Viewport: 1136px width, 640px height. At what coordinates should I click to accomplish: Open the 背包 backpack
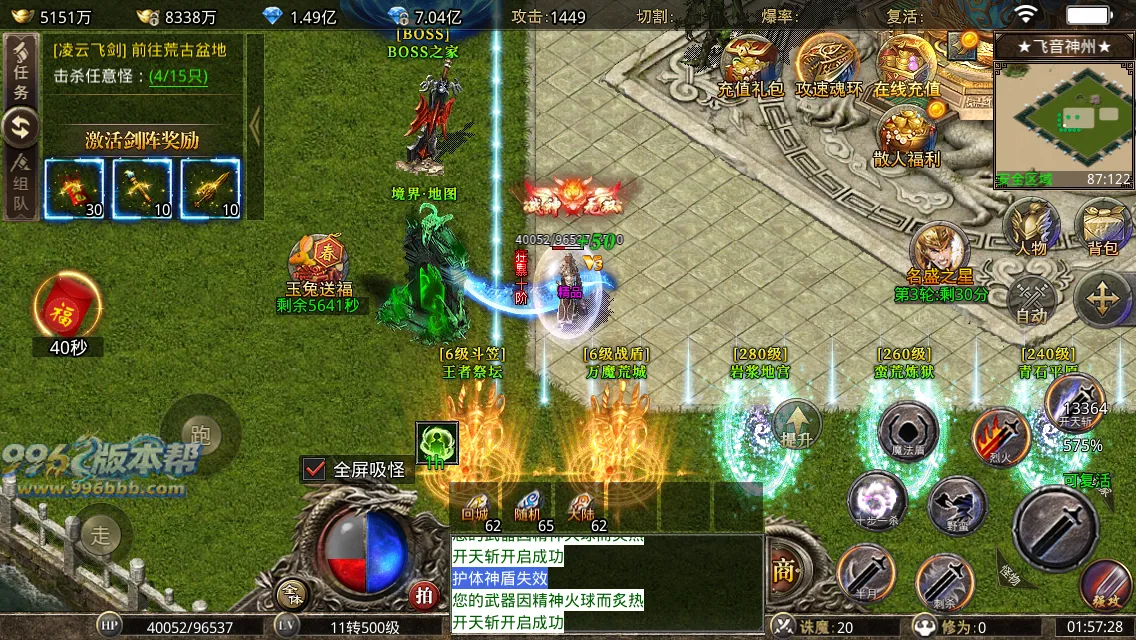coord(1102,224)
